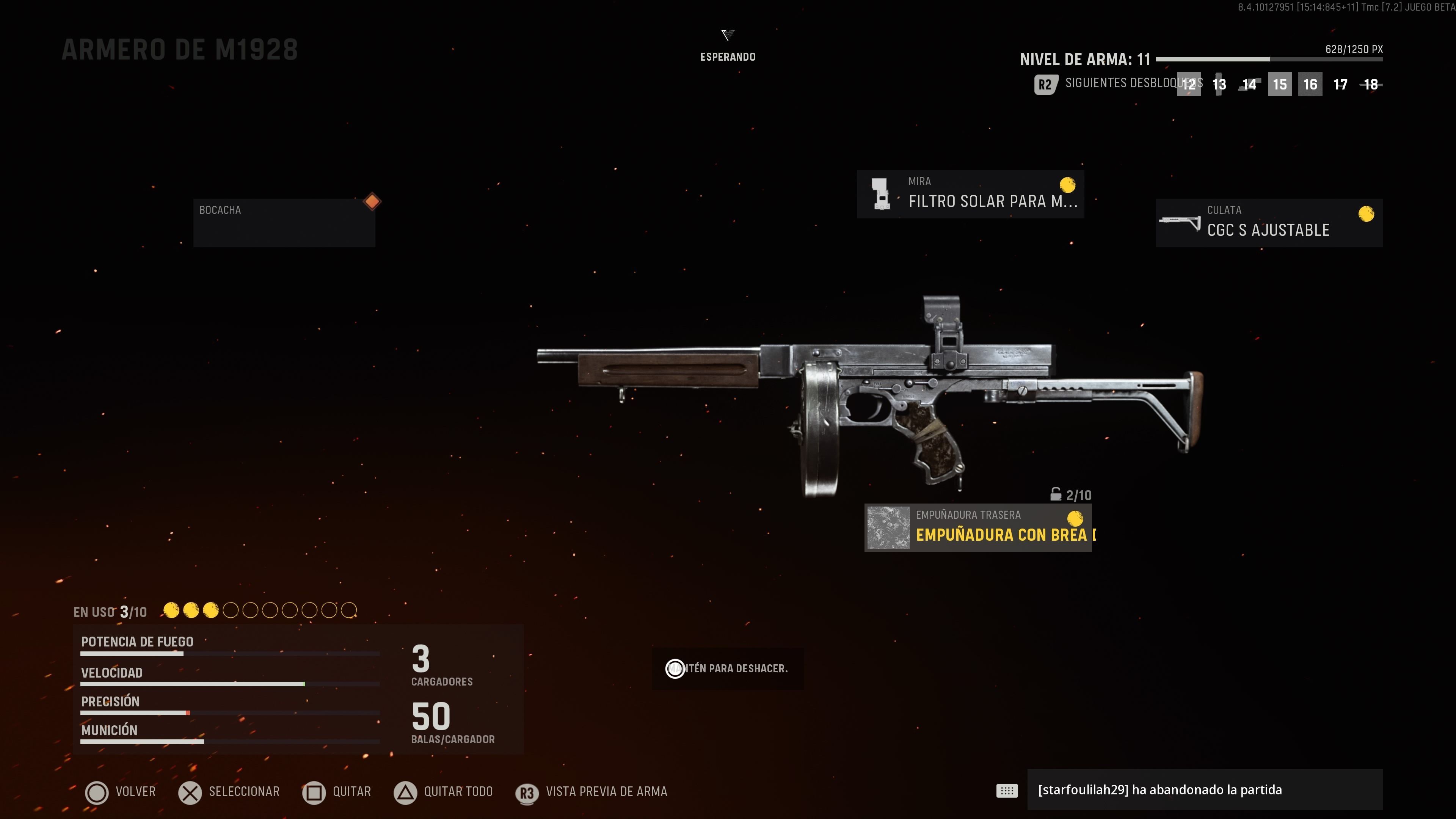
Task: Select level 12 unlock tile
Action: (x=1189, y=85)
